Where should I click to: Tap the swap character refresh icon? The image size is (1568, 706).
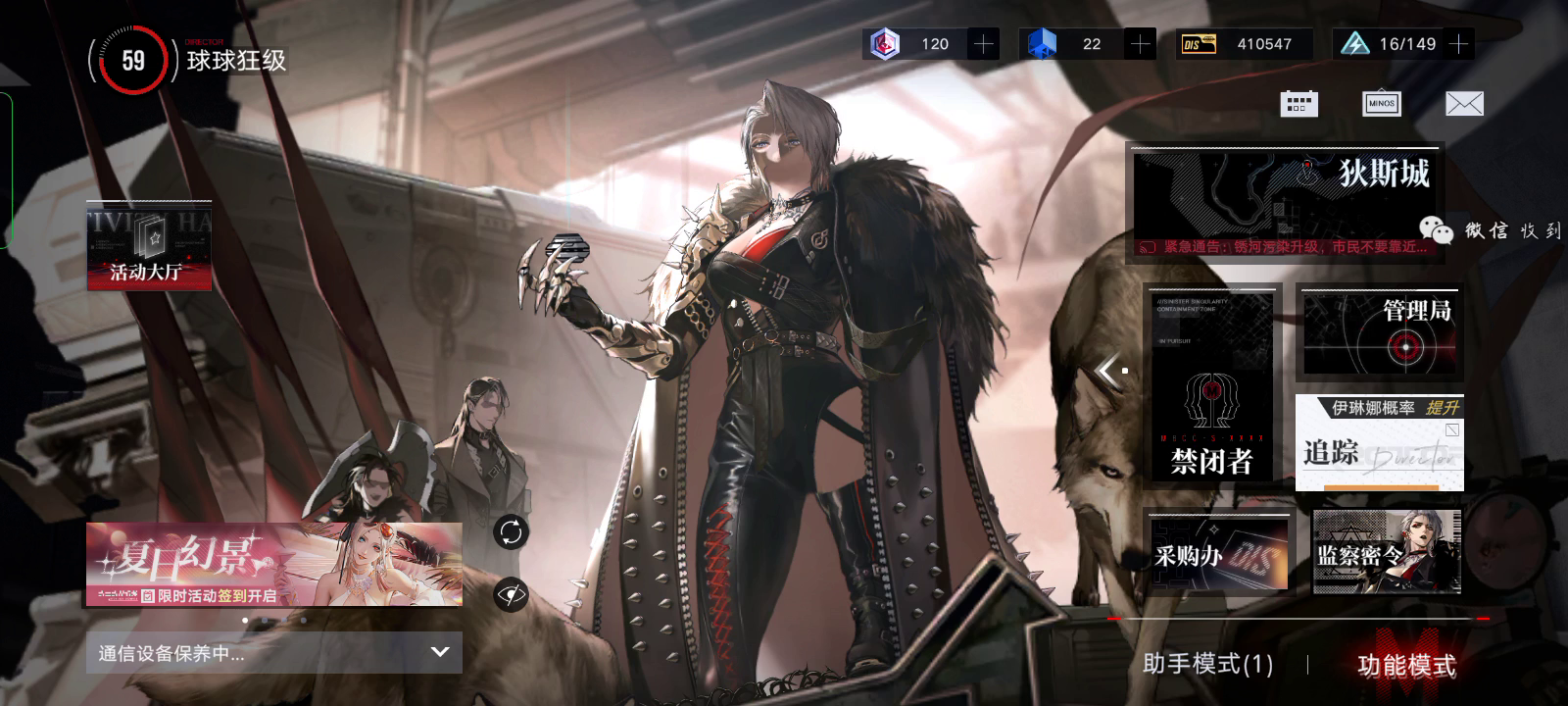pyautogui.click(x=511, y=532)
